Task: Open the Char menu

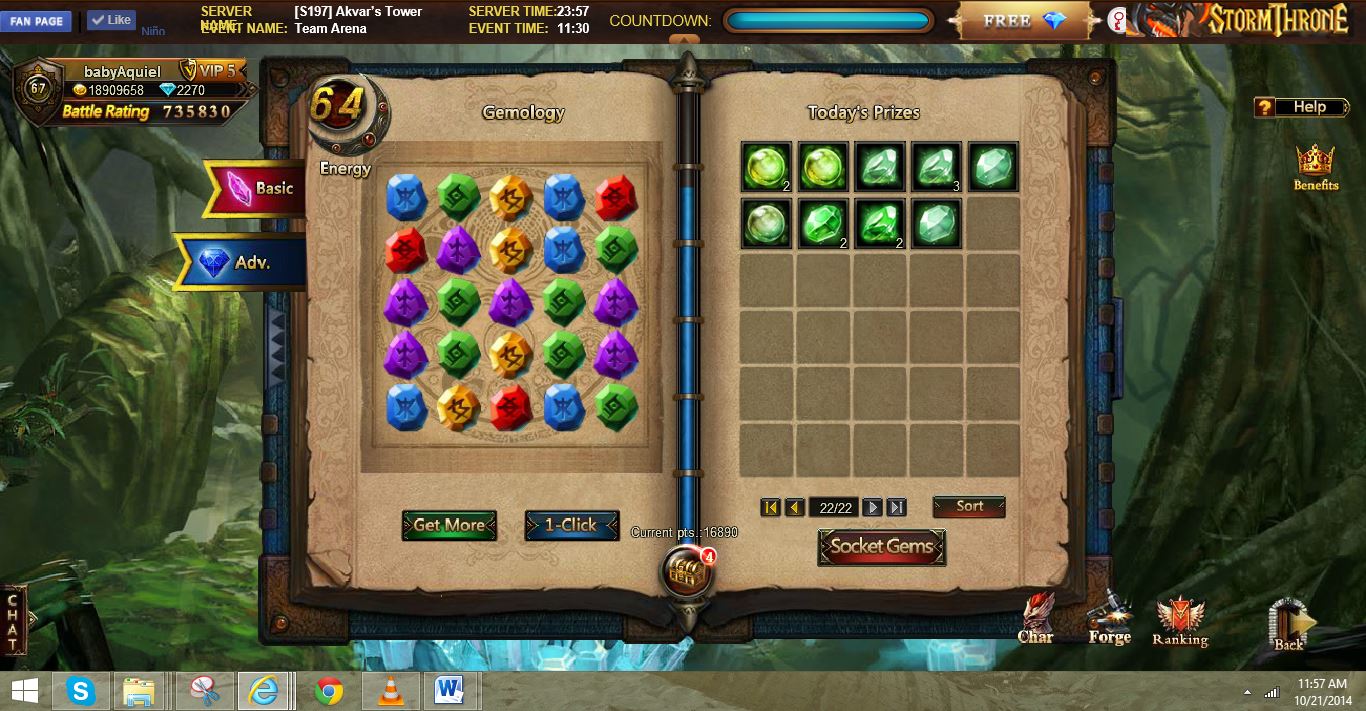Action: [1035, 618]
